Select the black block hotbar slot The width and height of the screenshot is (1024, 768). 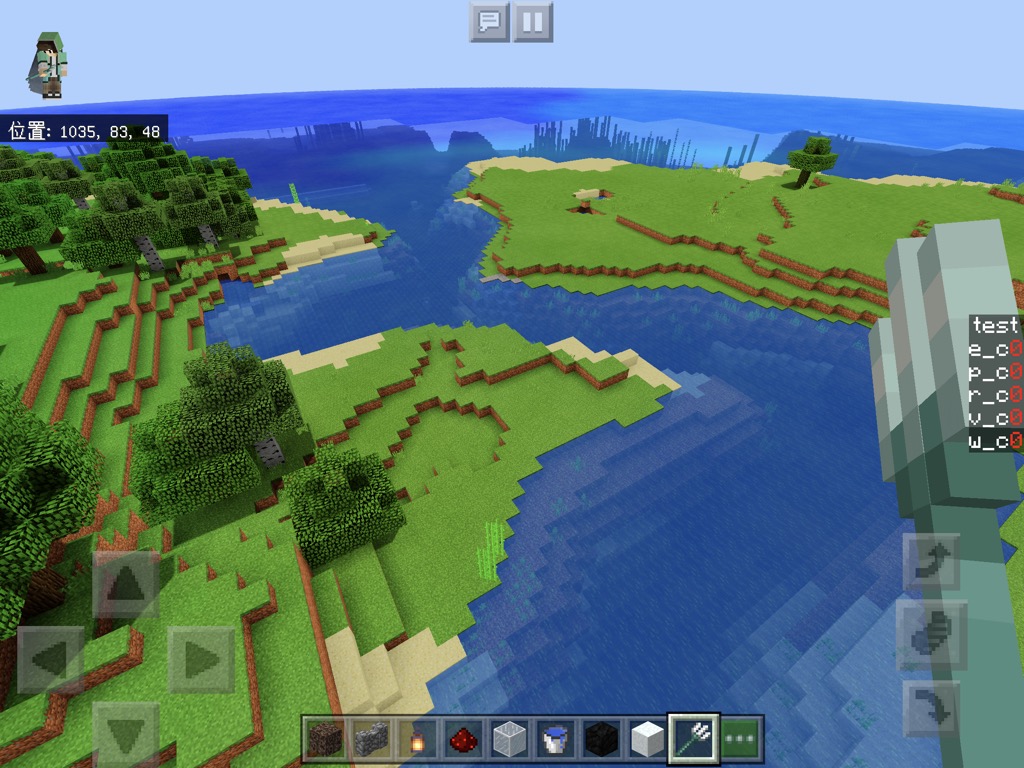pyautogui.click(x=601, y=740)
